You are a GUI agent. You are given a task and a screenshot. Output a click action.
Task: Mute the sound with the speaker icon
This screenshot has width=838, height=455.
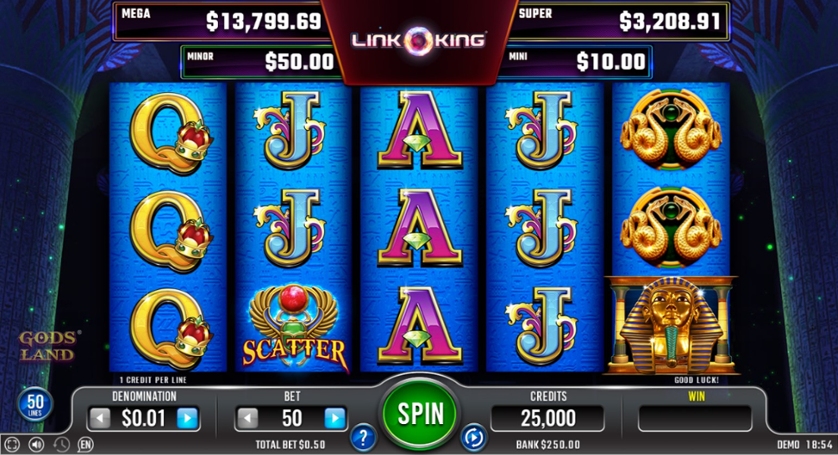(x=37, y=444)
